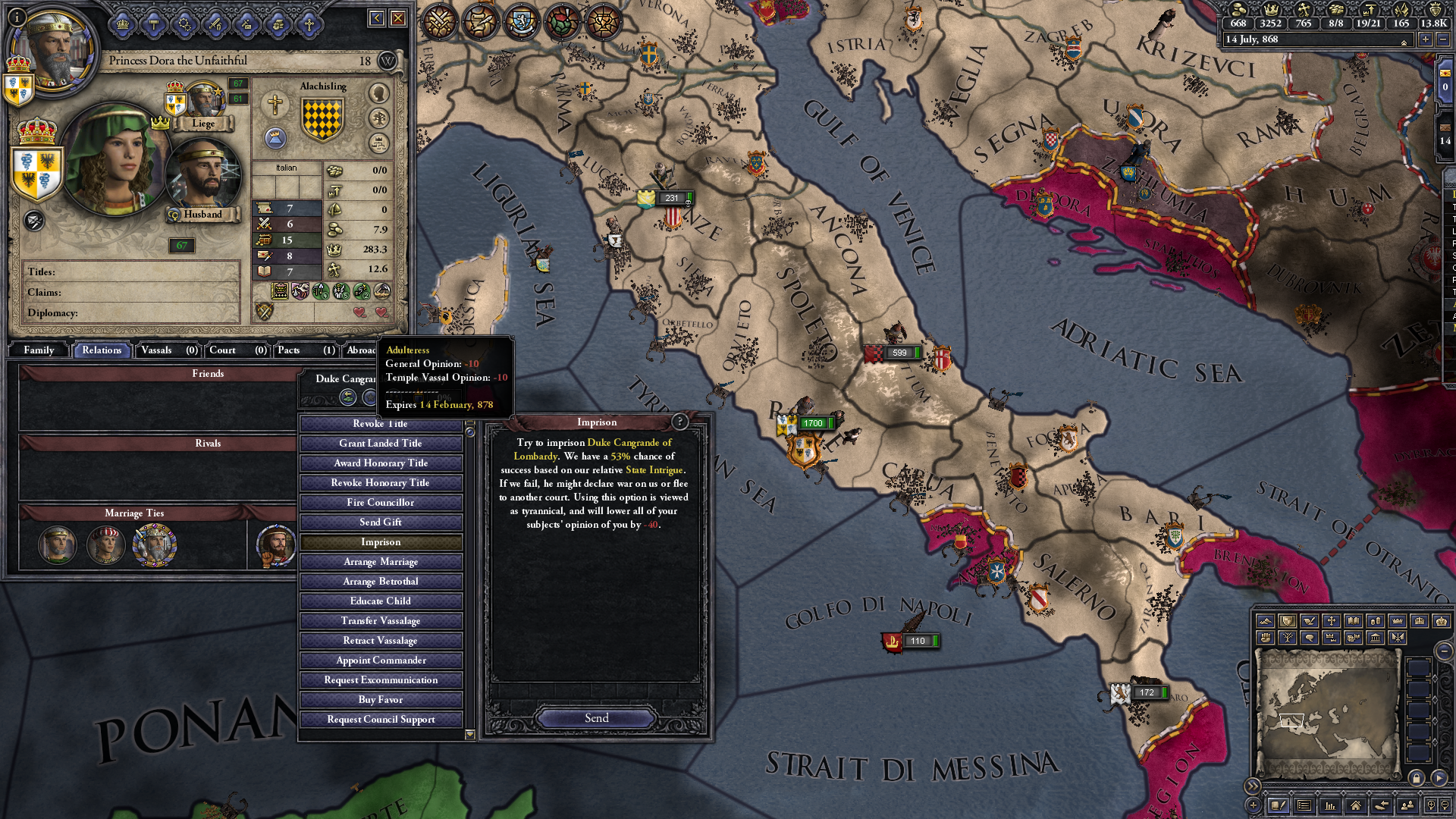Click the crown icon on the top toolbar

pos(124,25)
